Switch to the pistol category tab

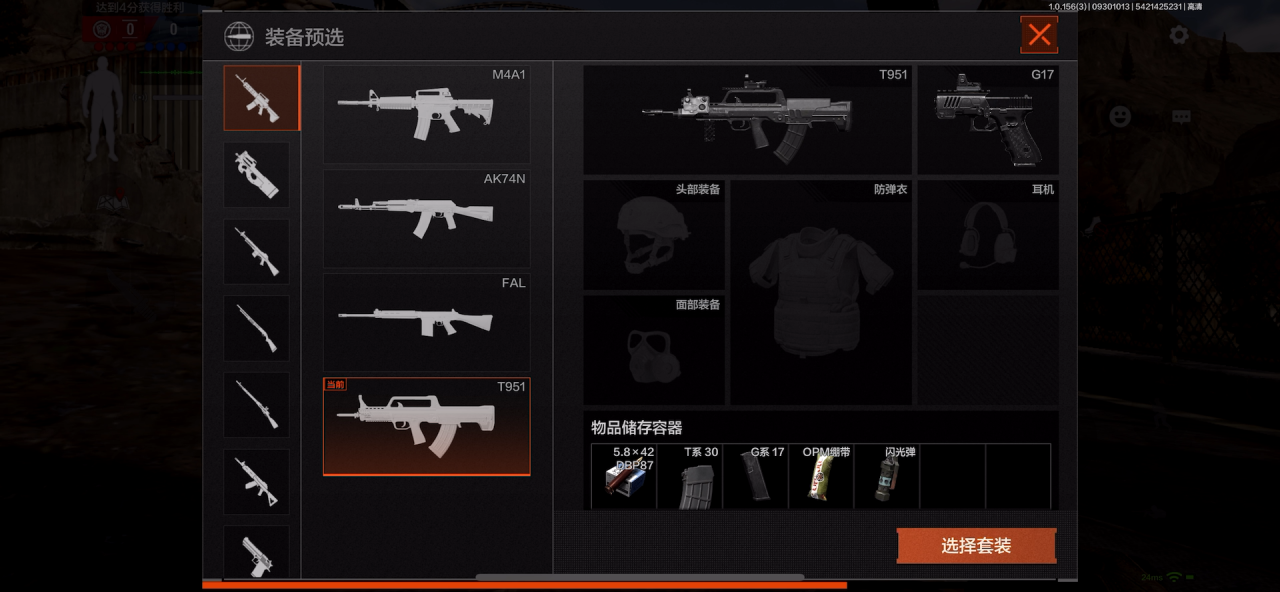click(x=256, y=552)
